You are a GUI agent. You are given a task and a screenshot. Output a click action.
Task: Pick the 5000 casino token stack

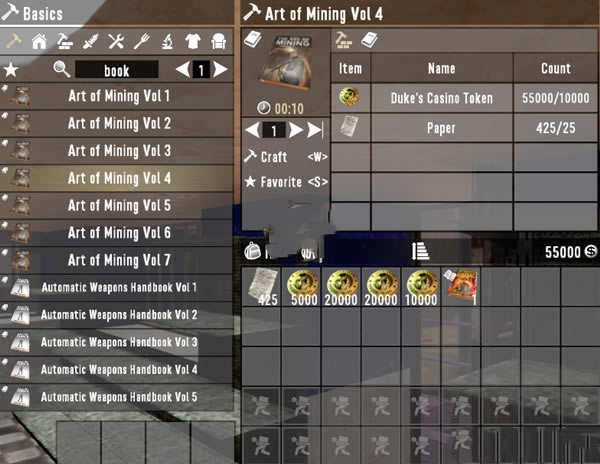[x=302, y=286]
